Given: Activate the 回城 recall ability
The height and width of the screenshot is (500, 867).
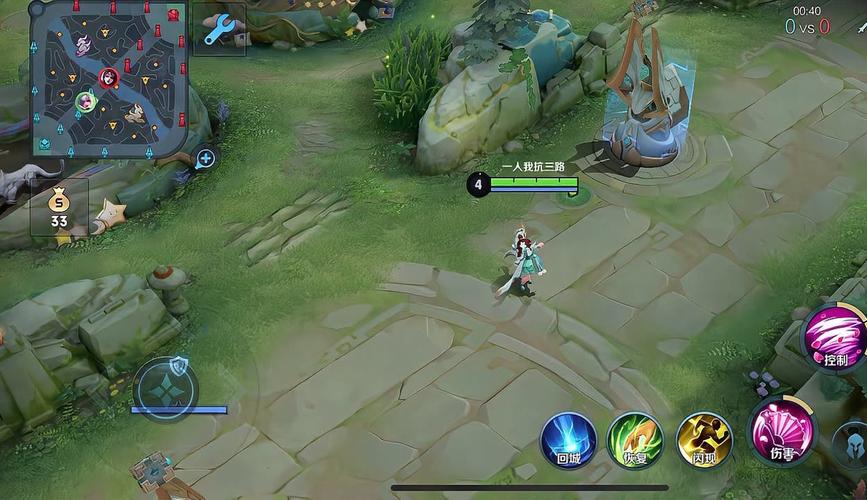Looking at the screenshot, I should pos(568,438).
